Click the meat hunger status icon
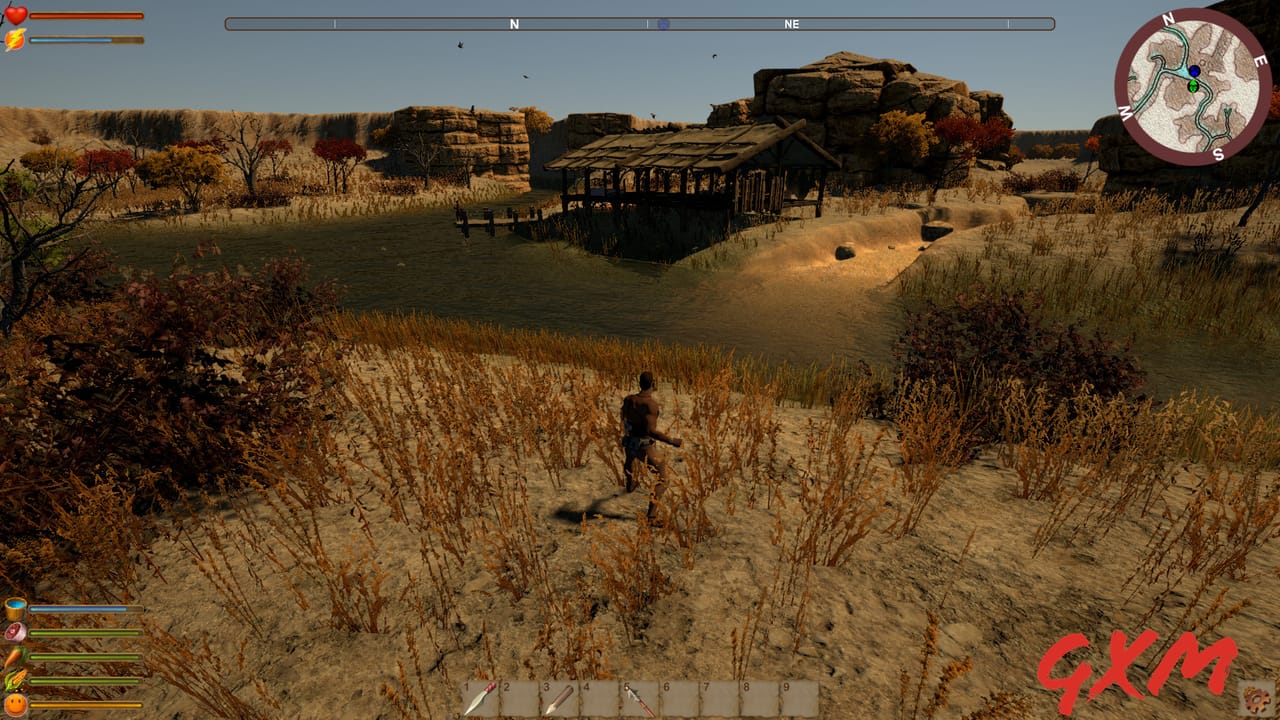The image size is (1280, 720). tap(15, 632)
